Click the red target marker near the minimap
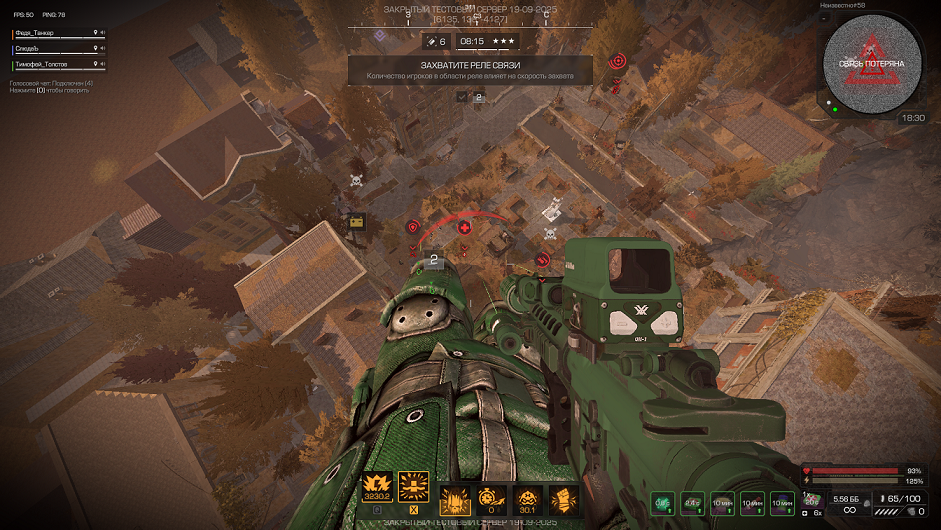This screenshot has height=530, width=941. pyautogui.click(x=617, y=60)
